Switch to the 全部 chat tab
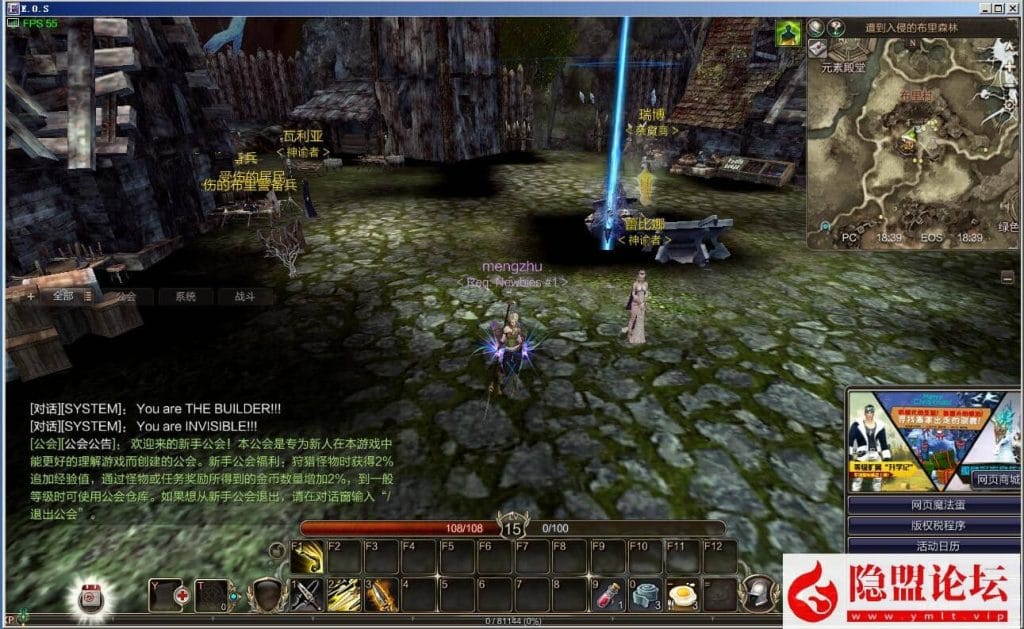This screenshot has width=1024, height=629. coord(64,296)
